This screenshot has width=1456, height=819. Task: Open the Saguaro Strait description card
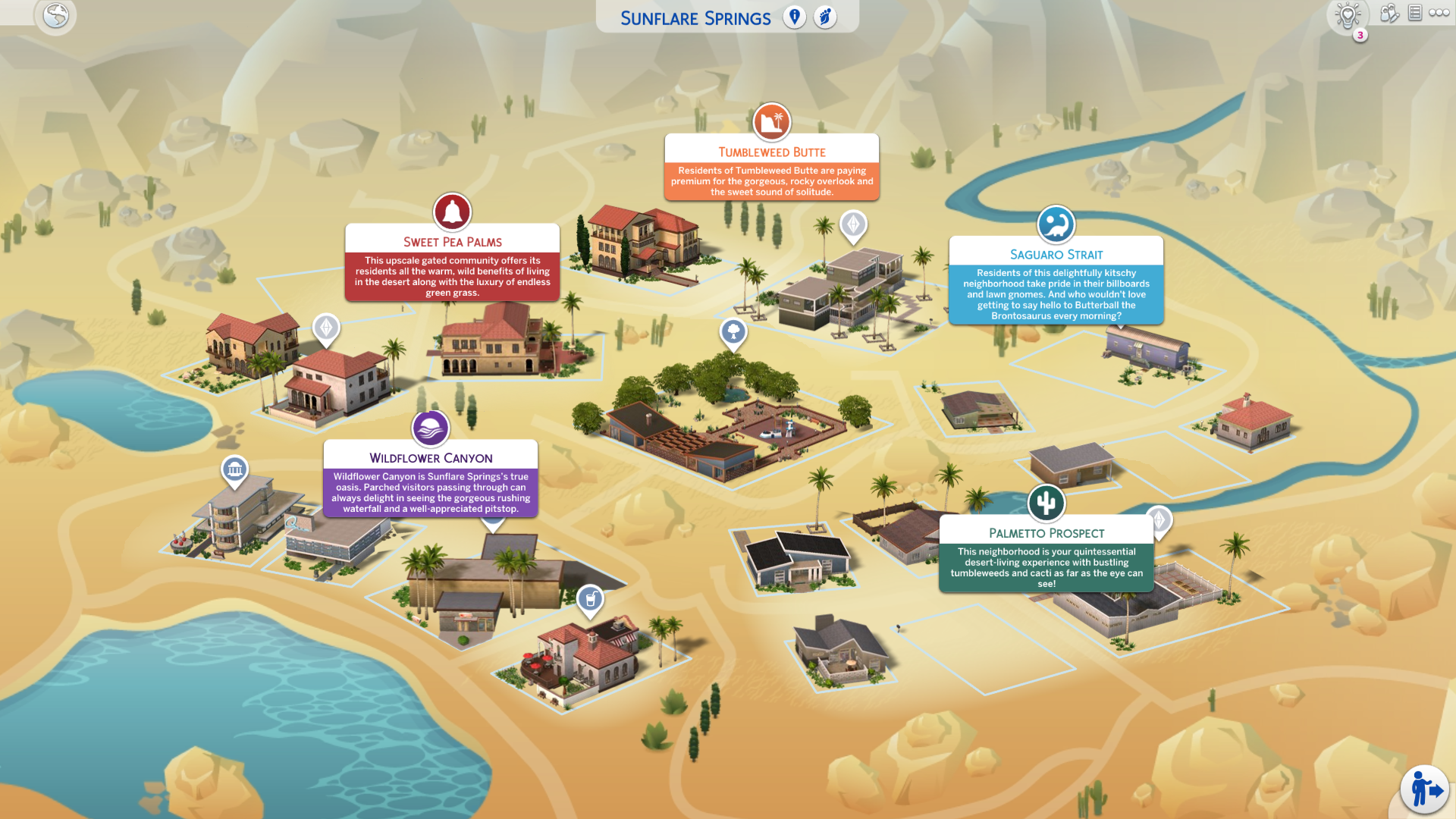click(x=1056, y=293)
